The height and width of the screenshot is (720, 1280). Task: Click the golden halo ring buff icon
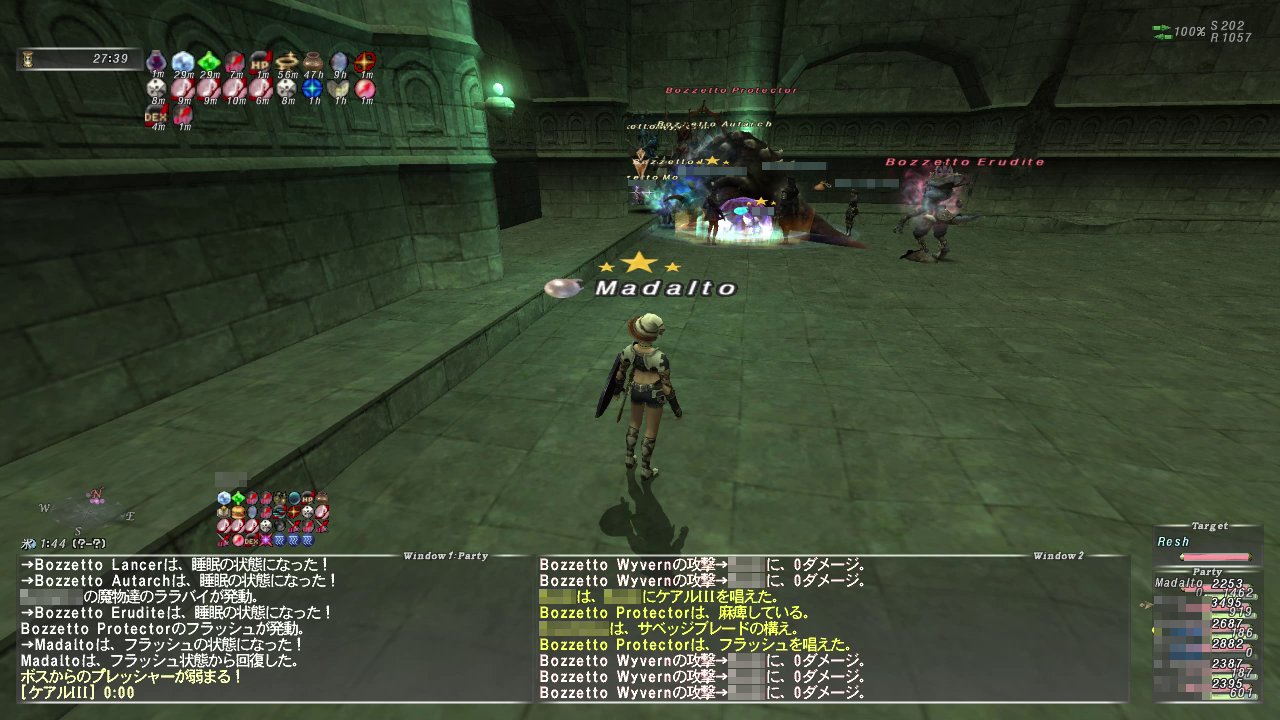(x=287, y=62)
